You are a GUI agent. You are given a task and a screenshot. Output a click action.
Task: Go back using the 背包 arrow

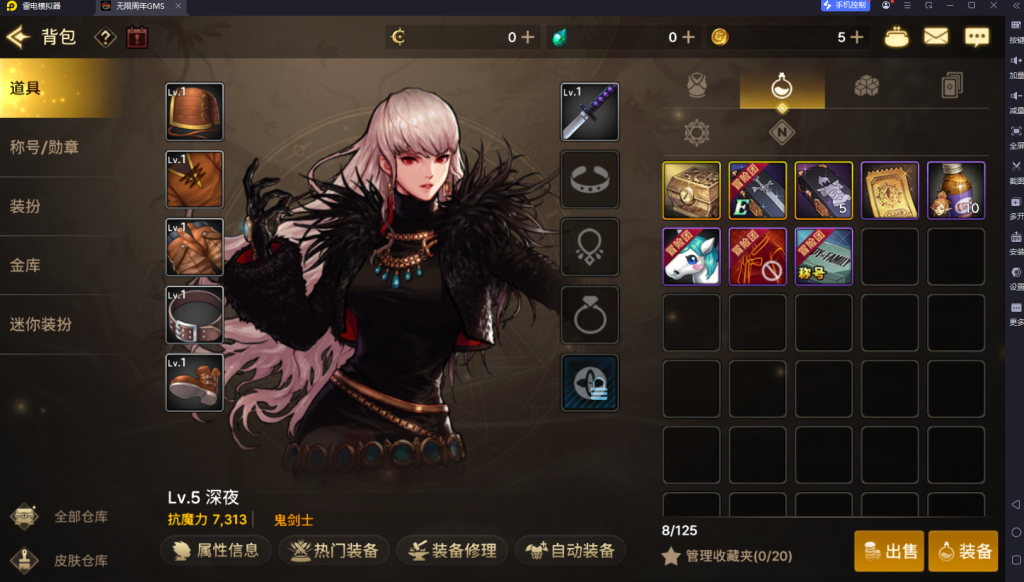tap(19, 38)
